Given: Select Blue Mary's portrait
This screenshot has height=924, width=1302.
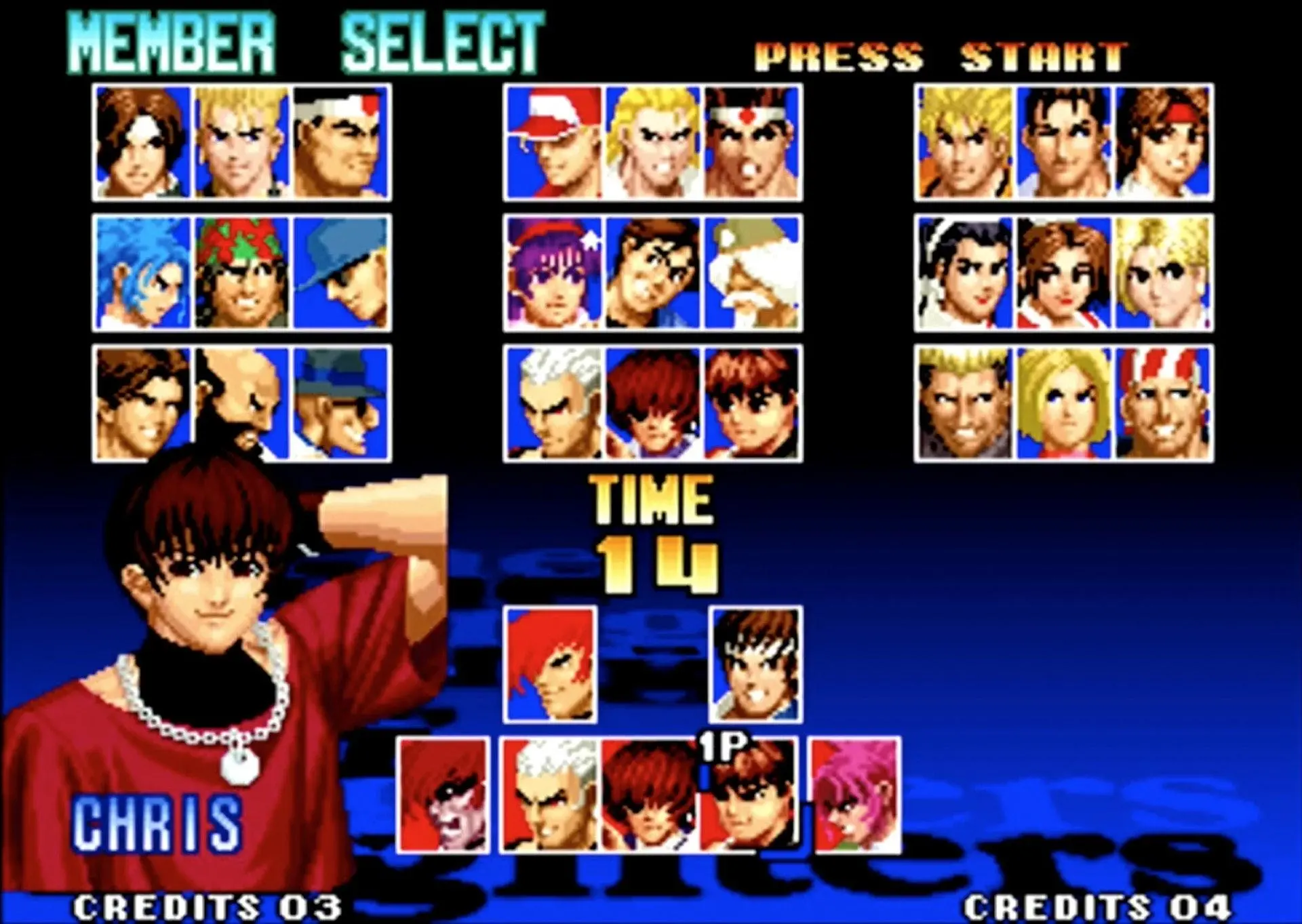Looking at the screenshot, I should [x=1063, y=403].
